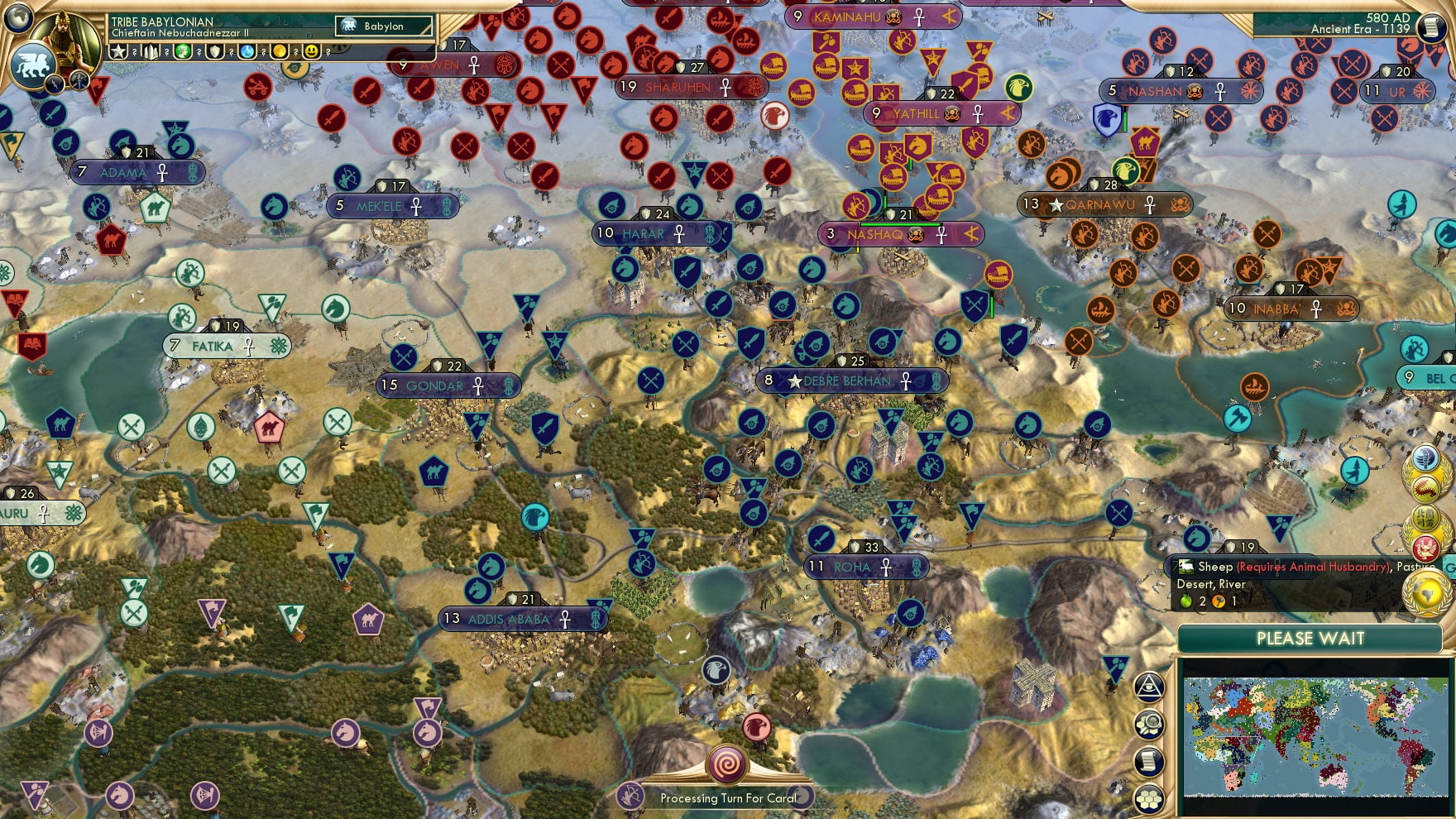This screenshot has width=1456, height=819.
Task: Click the happiness smiley indicator
Action: pos(311,52)
